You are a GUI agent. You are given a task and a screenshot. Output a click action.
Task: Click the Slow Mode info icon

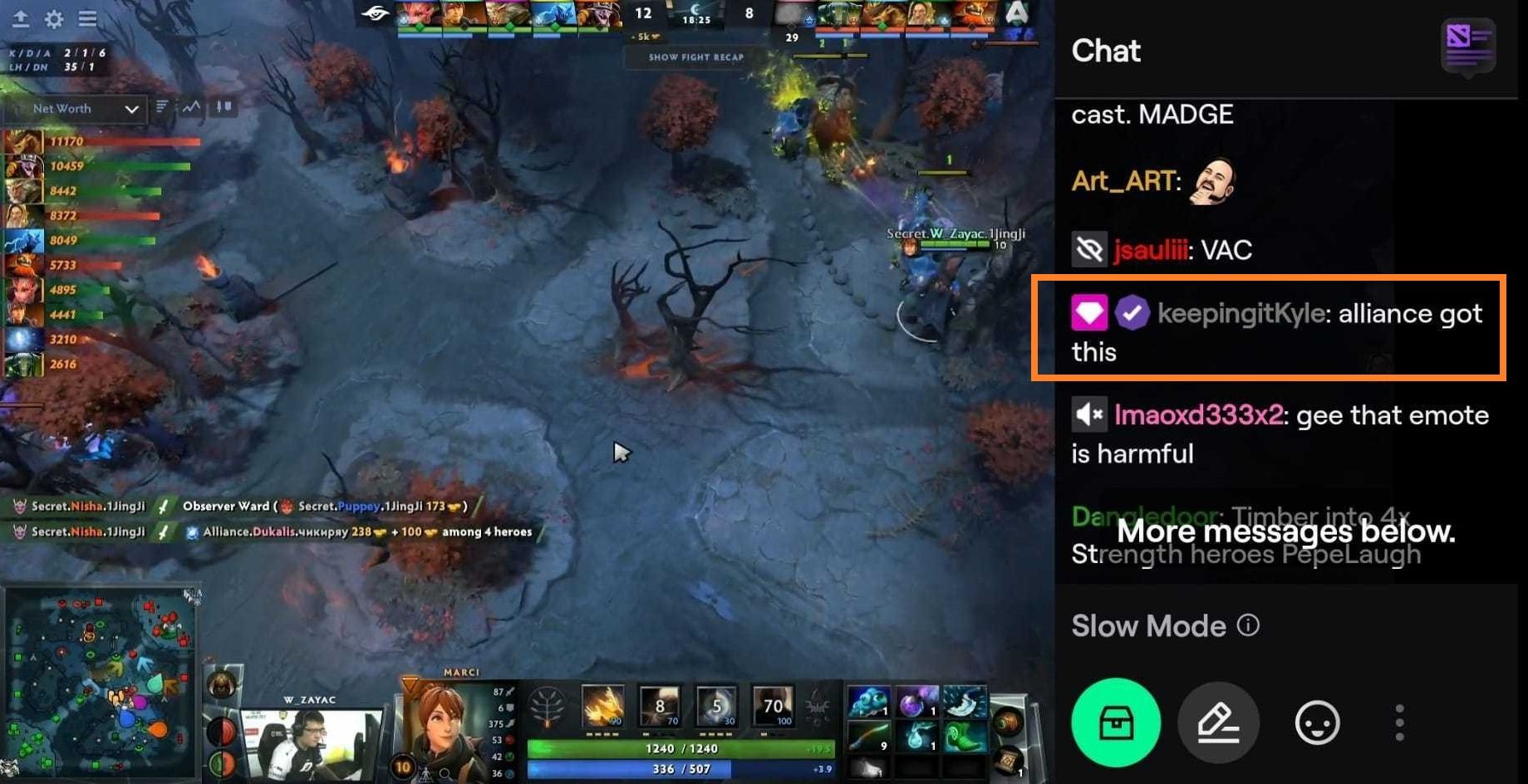point(1249,625)
